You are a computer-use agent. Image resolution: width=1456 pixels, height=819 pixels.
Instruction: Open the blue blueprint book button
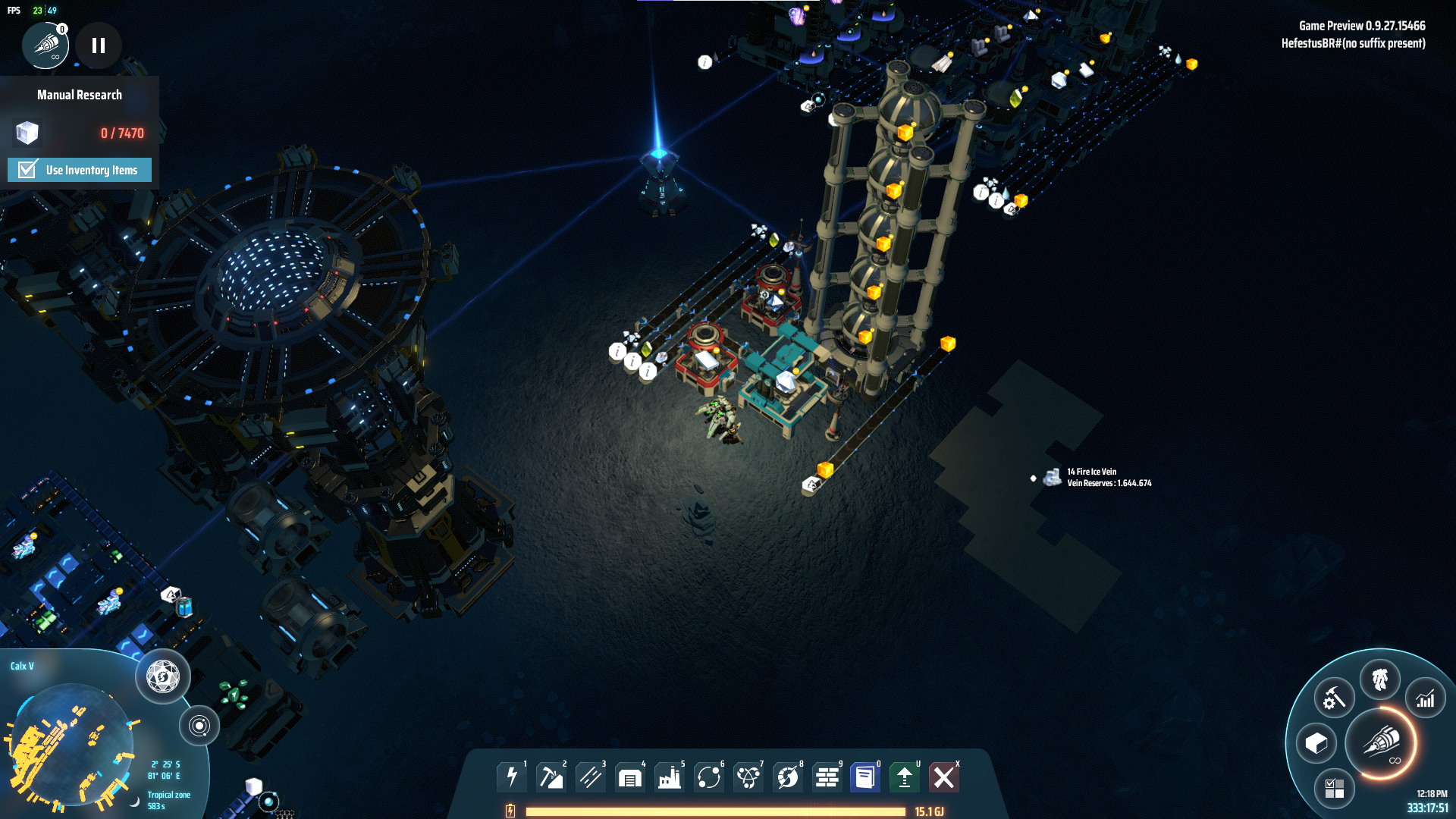click(x=865, y=777)
